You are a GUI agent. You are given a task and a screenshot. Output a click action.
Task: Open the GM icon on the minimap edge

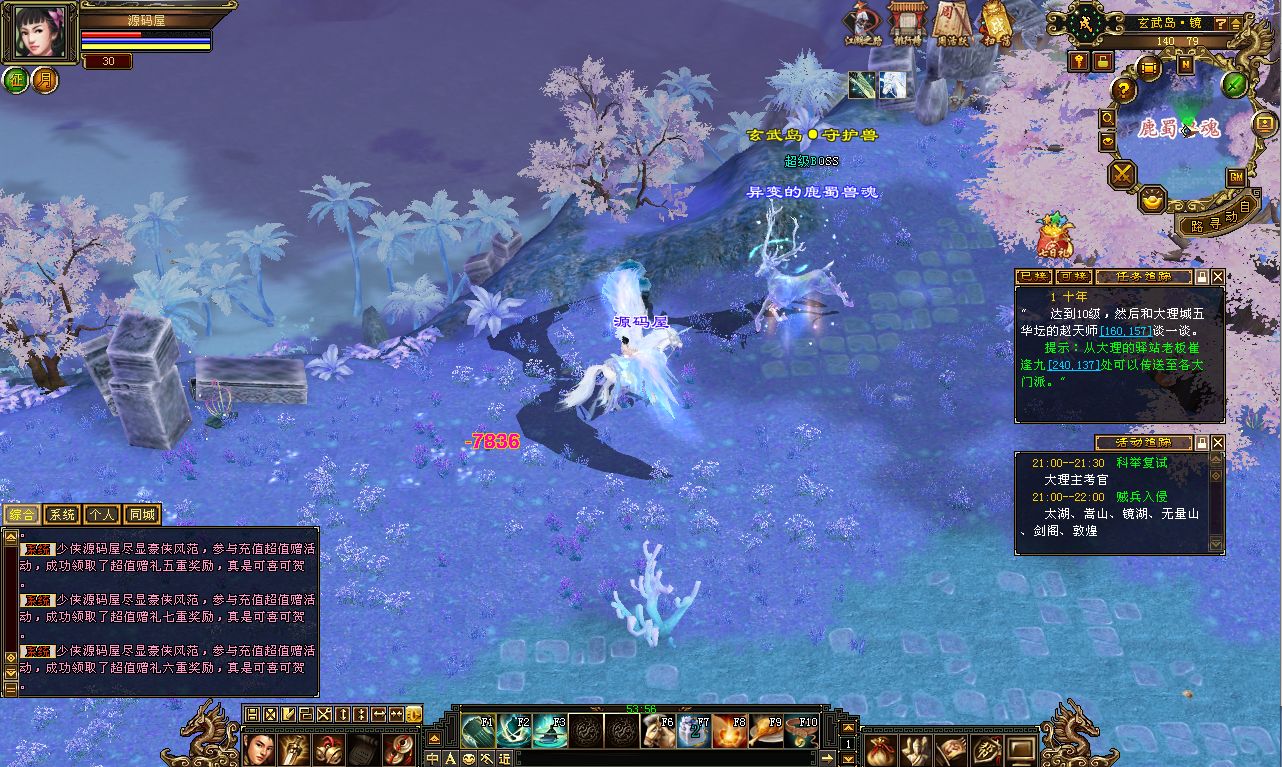pyautogui.click(x=1236, y=178)
